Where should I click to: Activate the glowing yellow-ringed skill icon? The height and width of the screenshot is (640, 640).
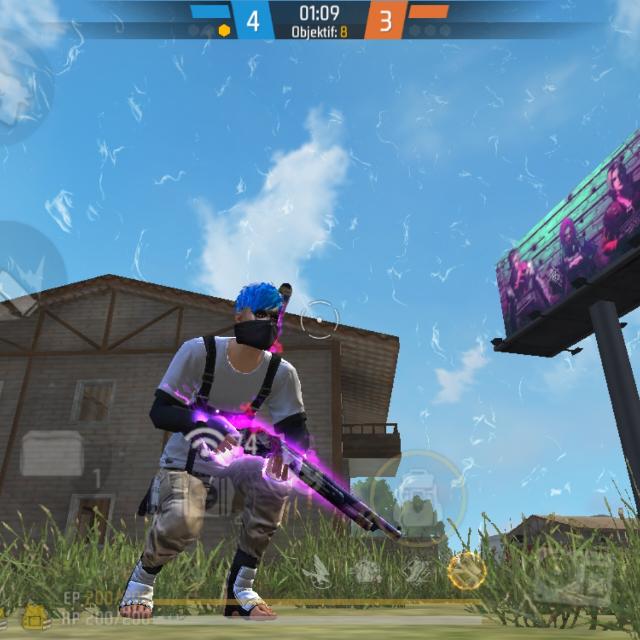coord(466,570)
